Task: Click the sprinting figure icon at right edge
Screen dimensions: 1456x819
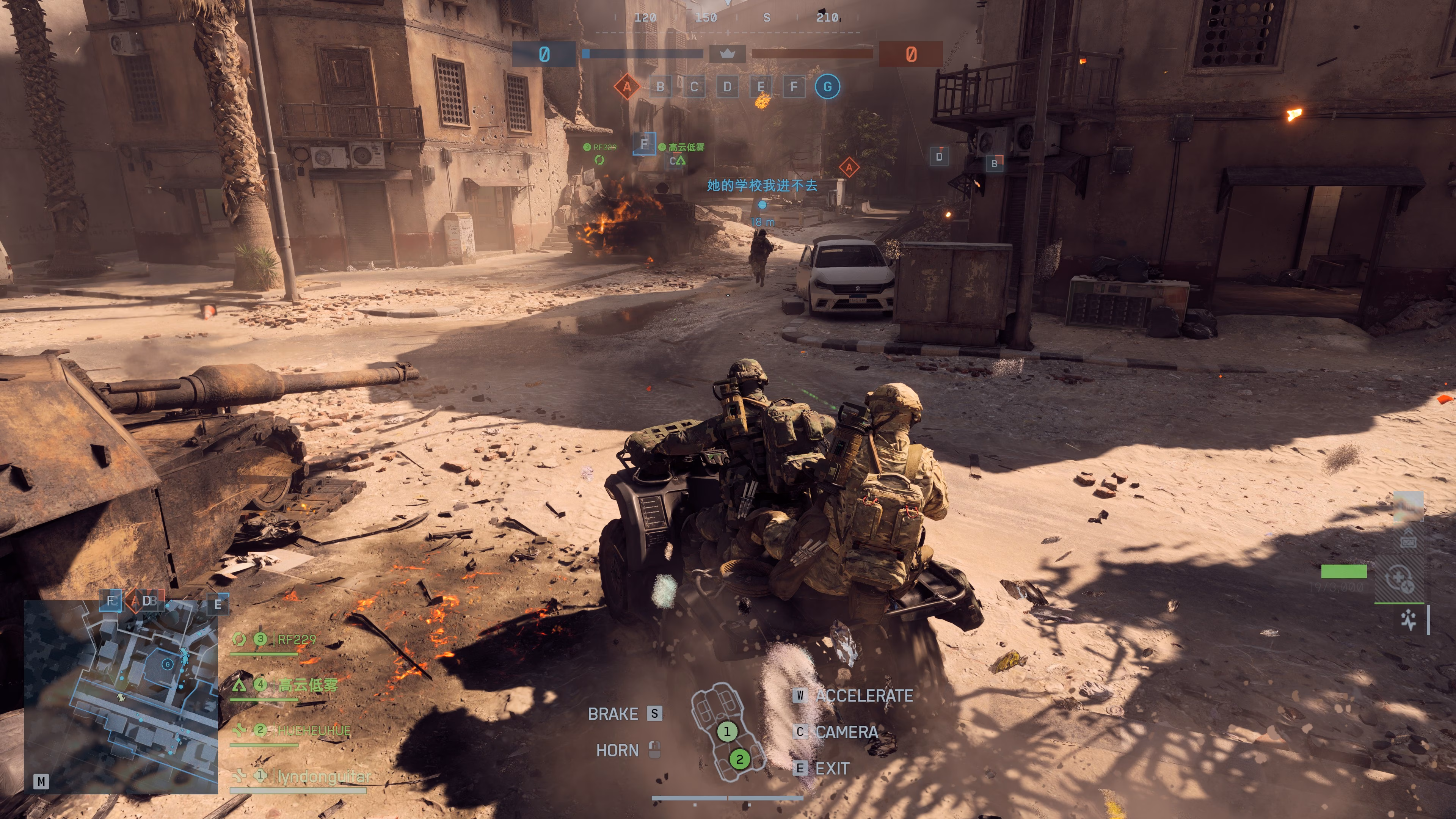Action: click(1408, 620)
